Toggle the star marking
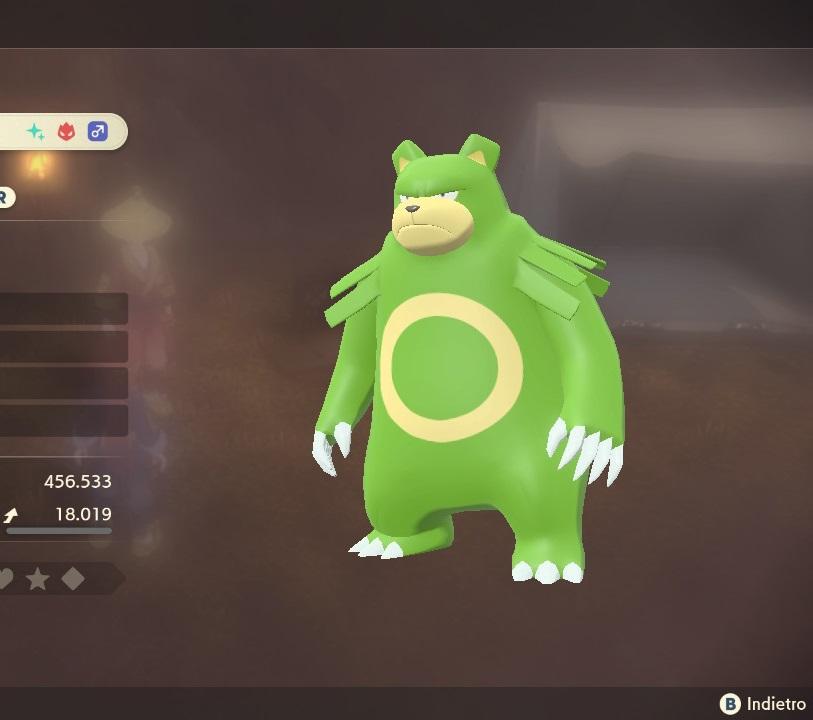The image size is (813, 720). pos(38,579)
